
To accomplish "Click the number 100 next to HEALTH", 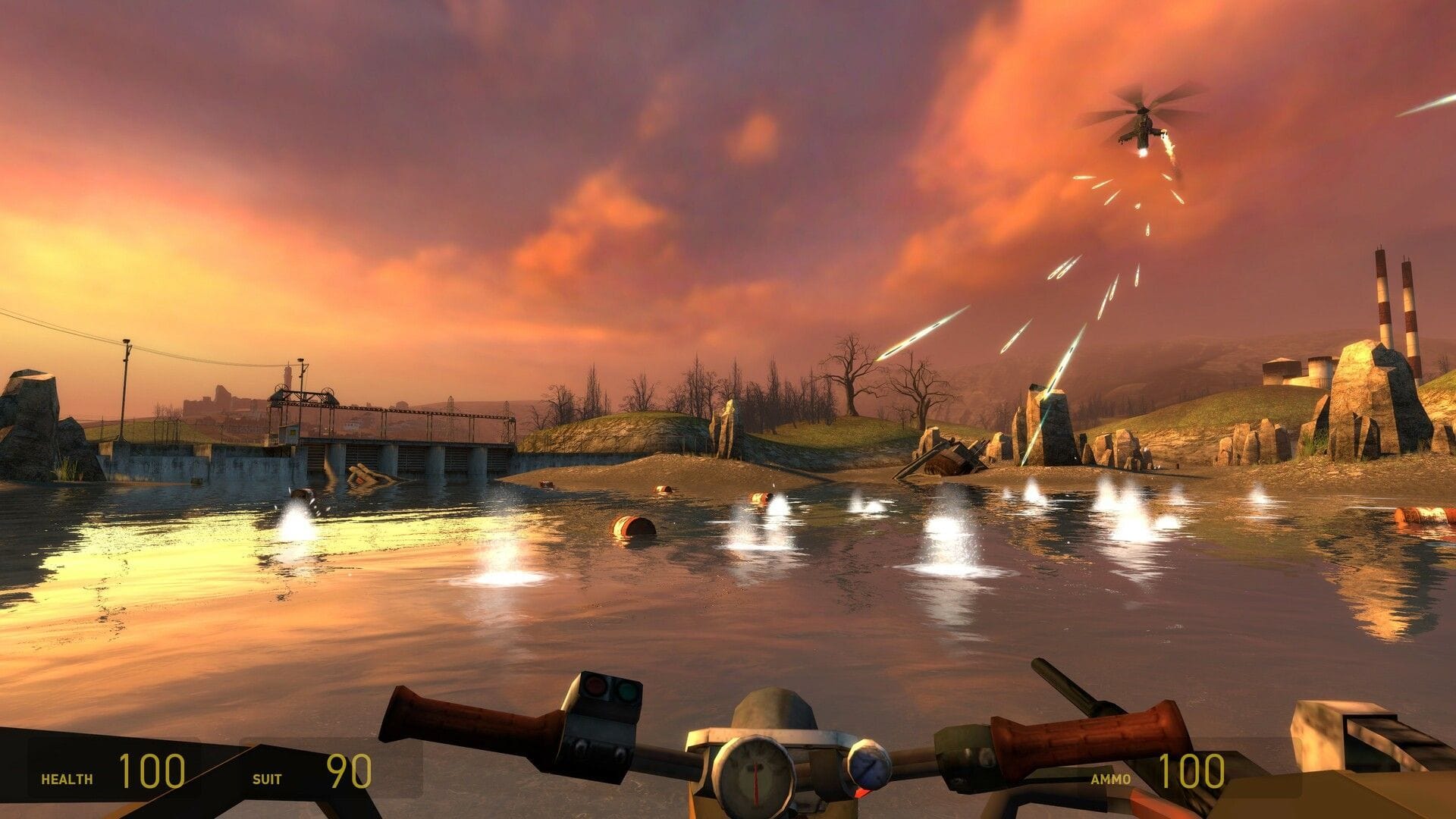I will click(x=155, y=773).
